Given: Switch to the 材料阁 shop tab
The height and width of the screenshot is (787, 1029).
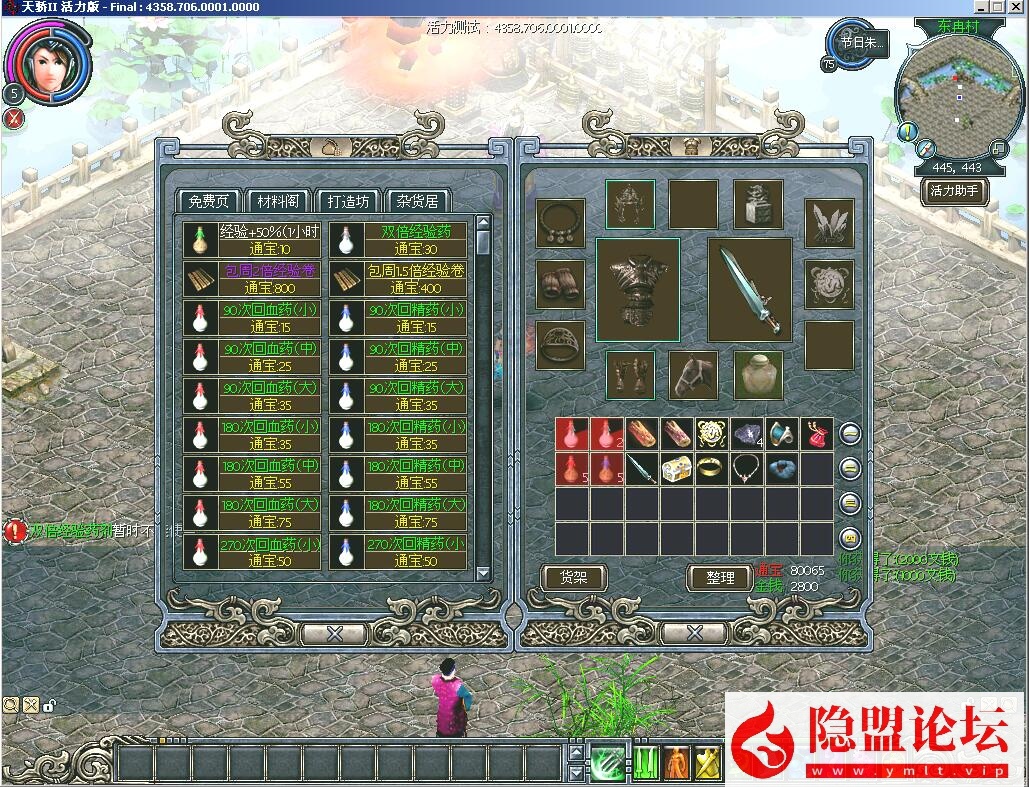Looking at the screenshot, I should (x=277, y=201).
